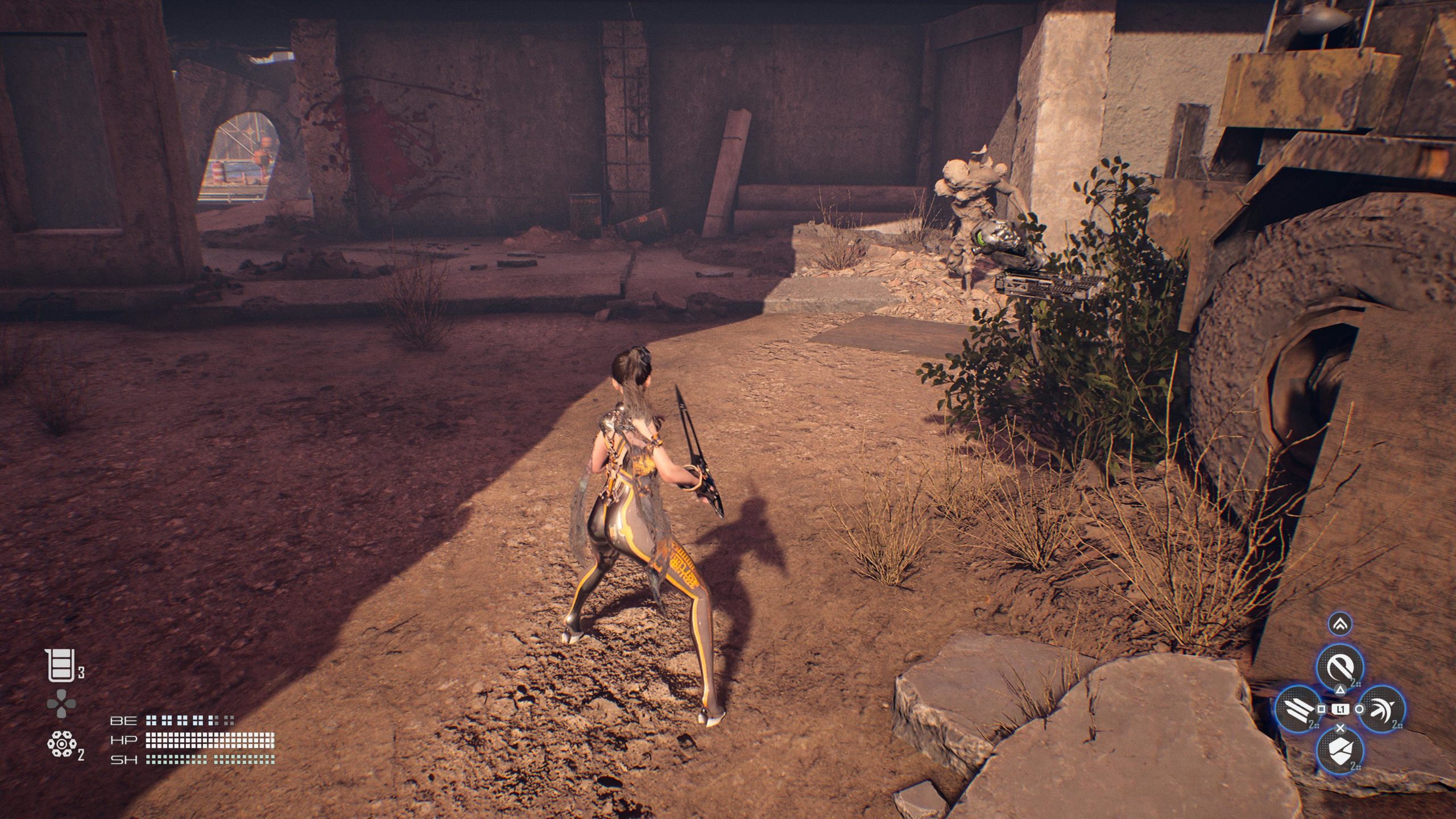Select the revolver cylinder item icon
Screen dimensions: 1456x819
point(59,744)
